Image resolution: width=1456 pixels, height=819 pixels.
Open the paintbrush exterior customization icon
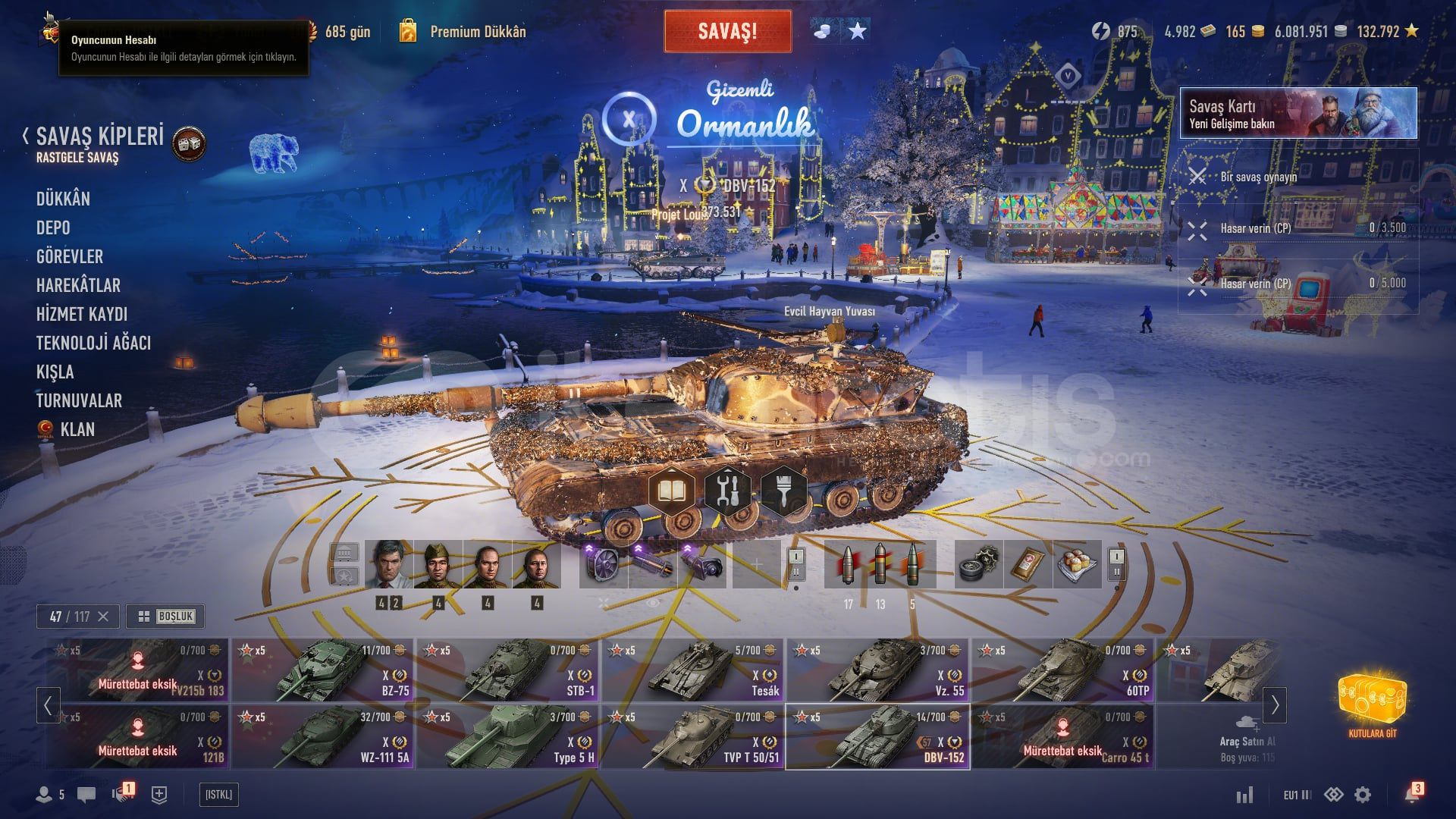coord(783,491)
